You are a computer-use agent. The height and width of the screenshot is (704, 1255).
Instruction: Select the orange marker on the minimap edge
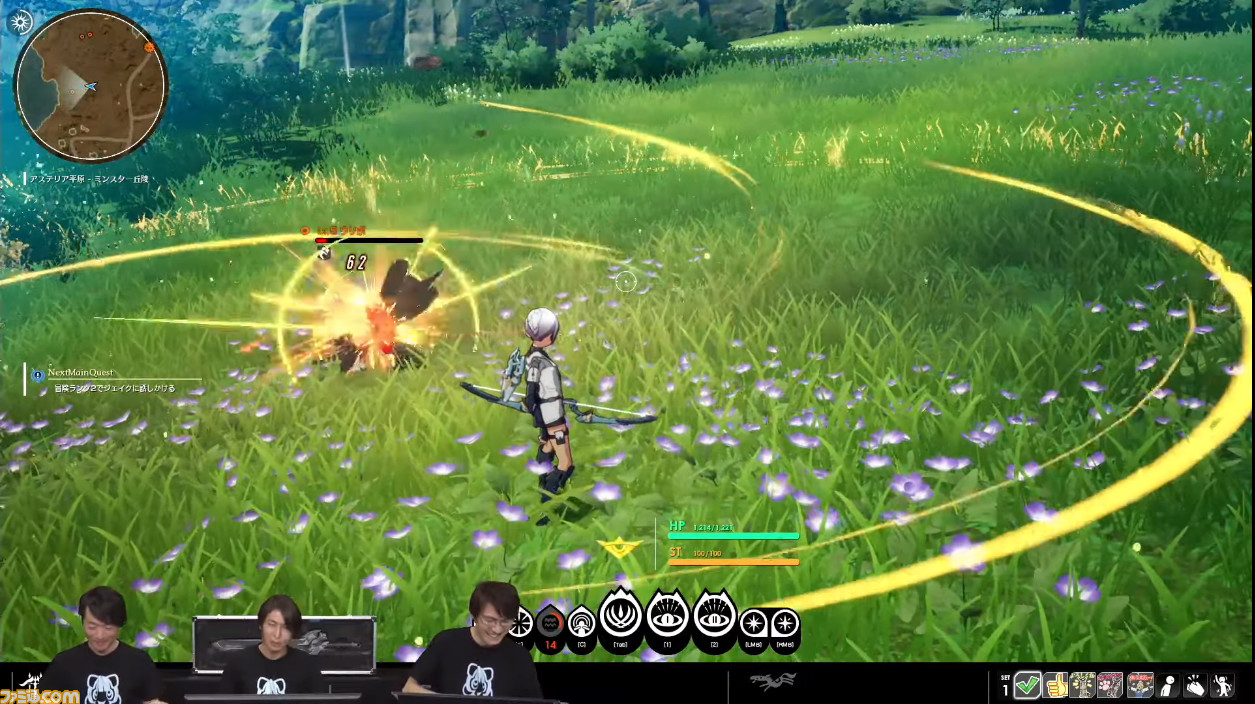[x=149, y=46]
